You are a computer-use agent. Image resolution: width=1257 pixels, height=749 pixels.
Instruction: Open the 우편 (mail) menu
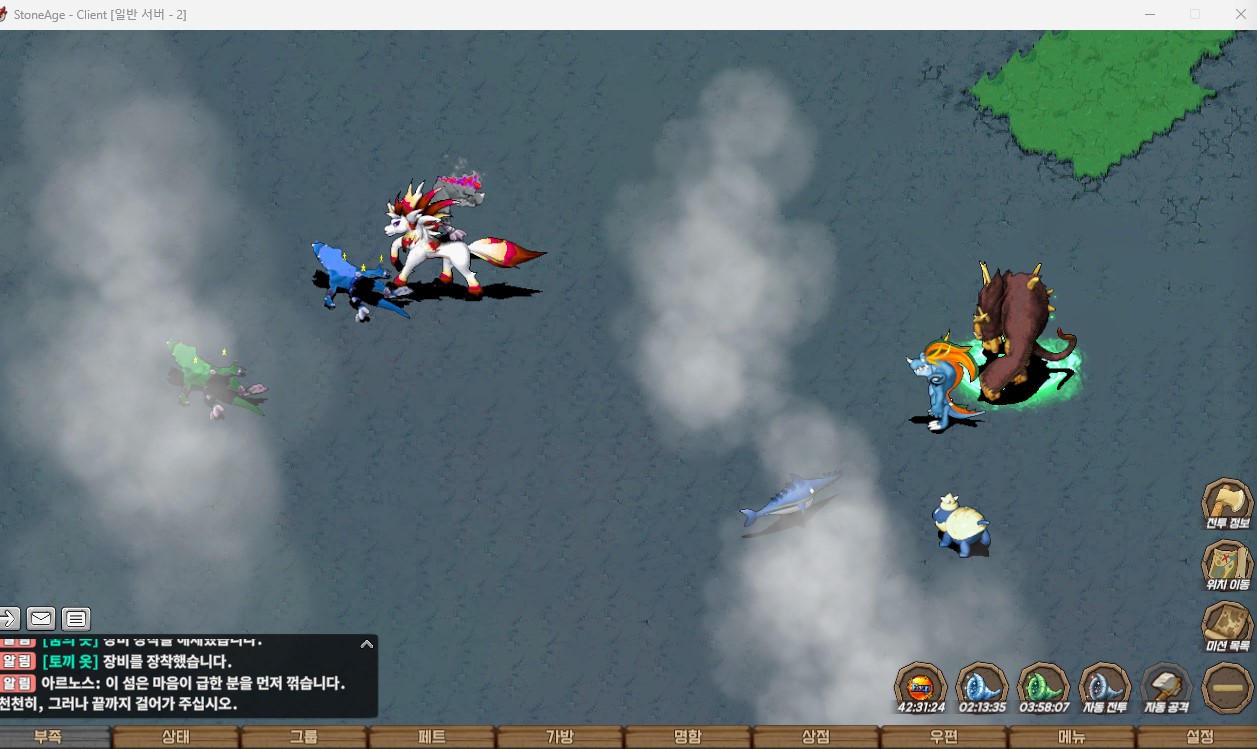tap(944, 737)
